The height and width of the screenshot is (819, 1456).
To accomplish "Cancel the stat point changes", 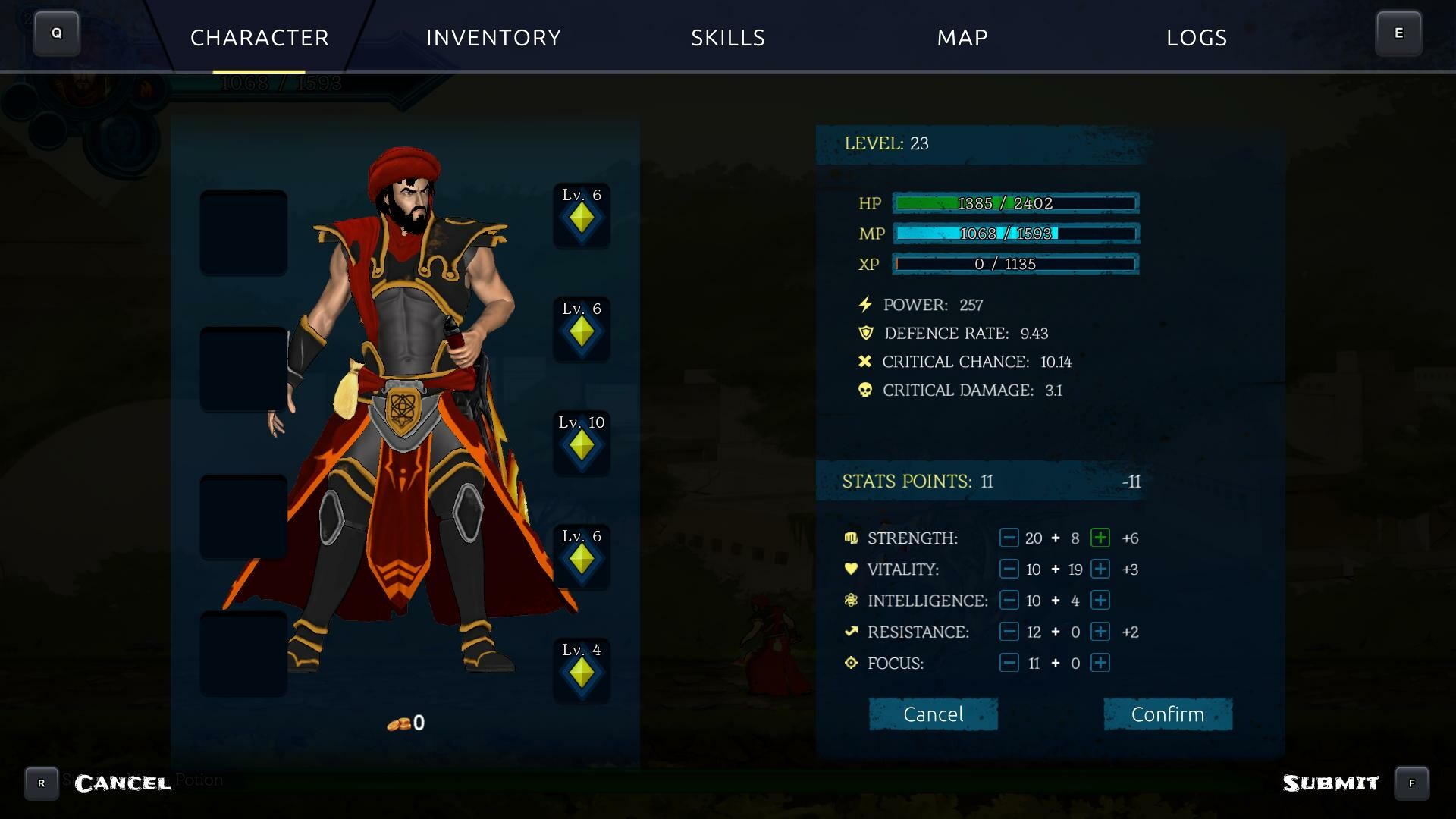I will point(934,714).
